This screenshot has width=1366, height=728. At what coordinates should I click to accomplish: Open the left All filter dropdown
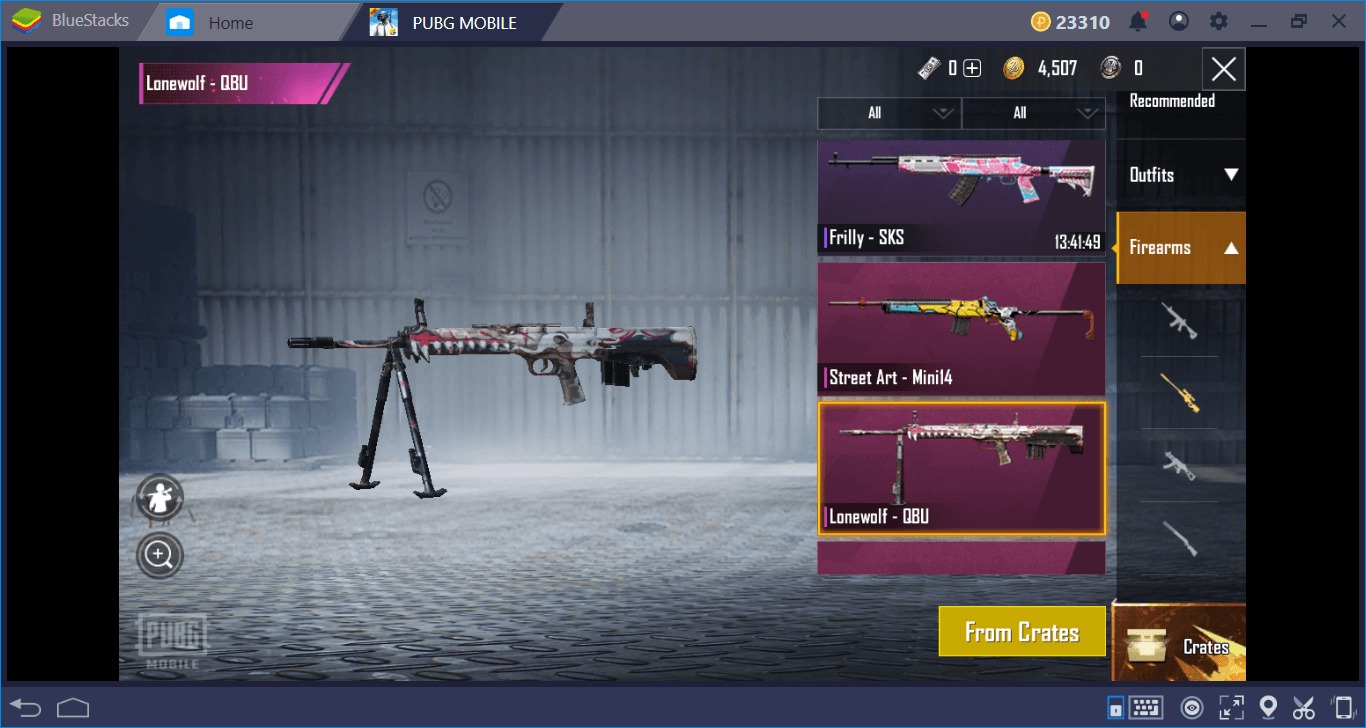pyautogui.click(x=888, y=113)
